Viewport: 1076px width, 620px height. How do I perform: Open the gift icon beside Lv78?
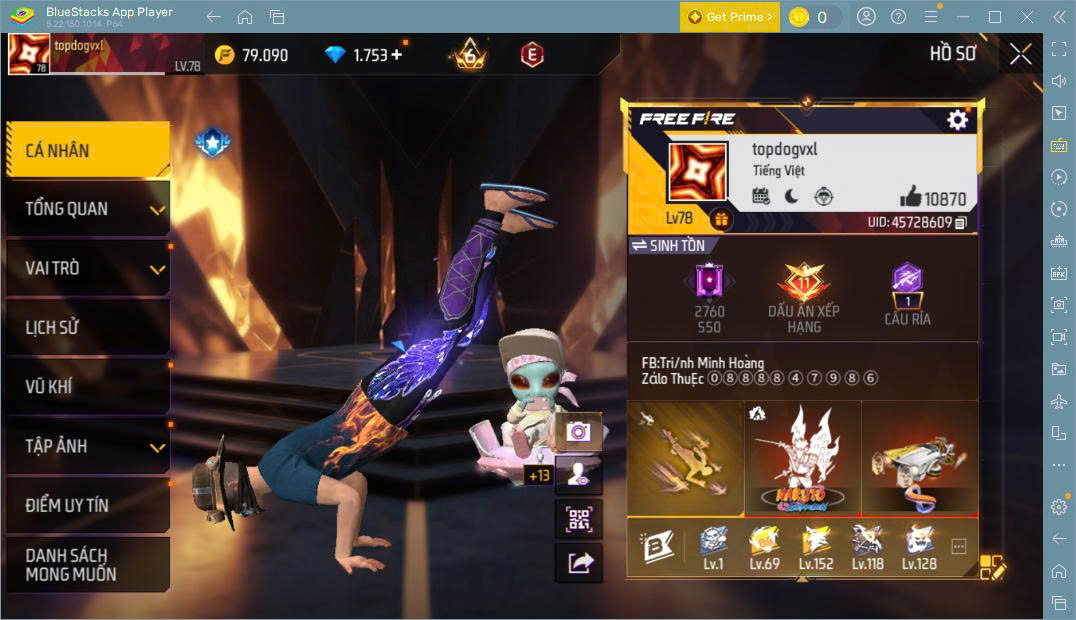pyautogui.click(x=720, y=218)
